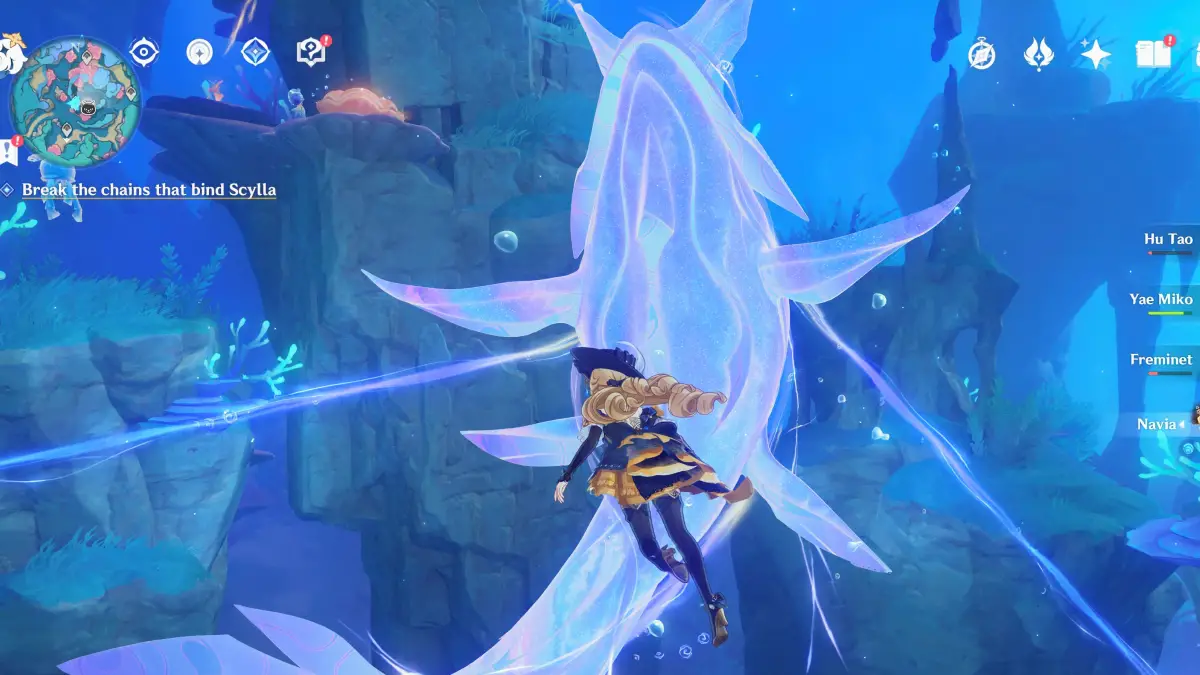Select the 'Break the chains that bind Scylla' objective

[x=148, y=189]
